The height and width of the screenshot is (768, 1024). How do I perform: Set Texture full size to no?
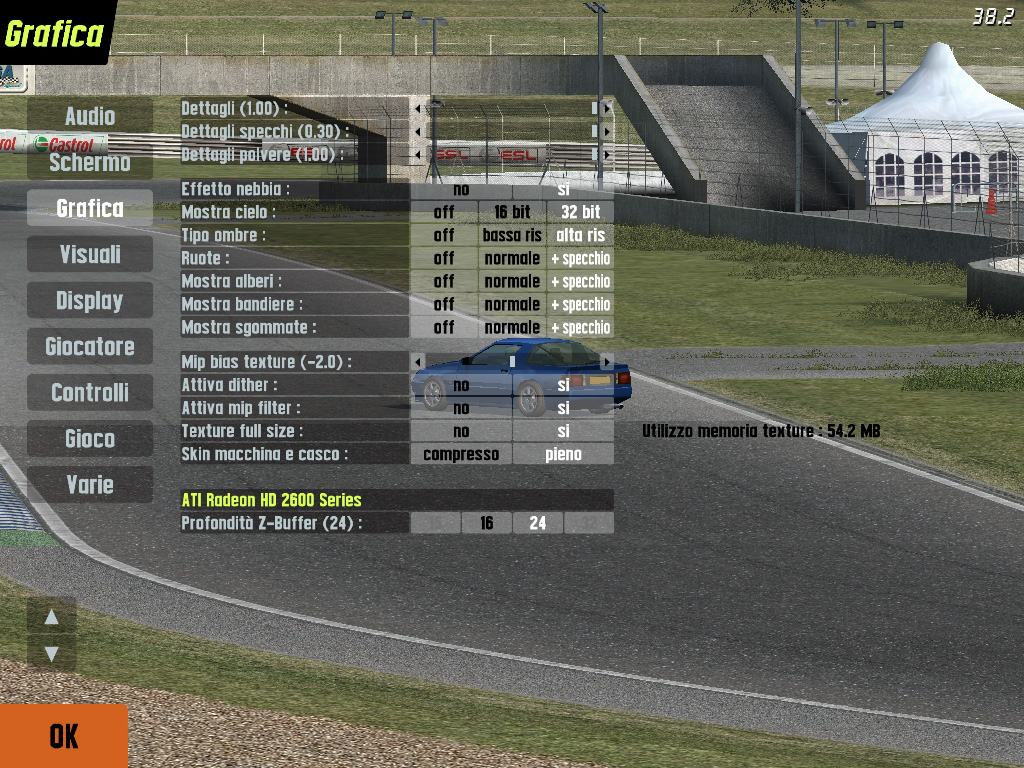(x=461, y=431)
